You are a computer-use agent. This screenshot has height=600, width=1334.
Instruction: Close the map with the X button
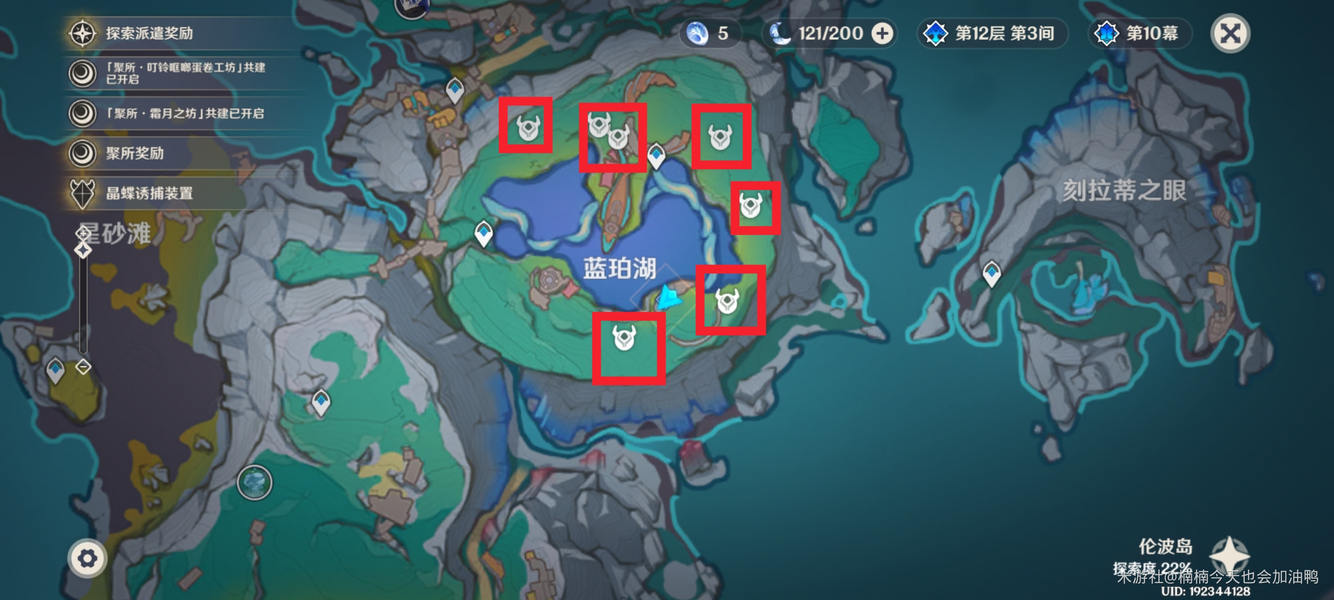(x=1230, y=33)
